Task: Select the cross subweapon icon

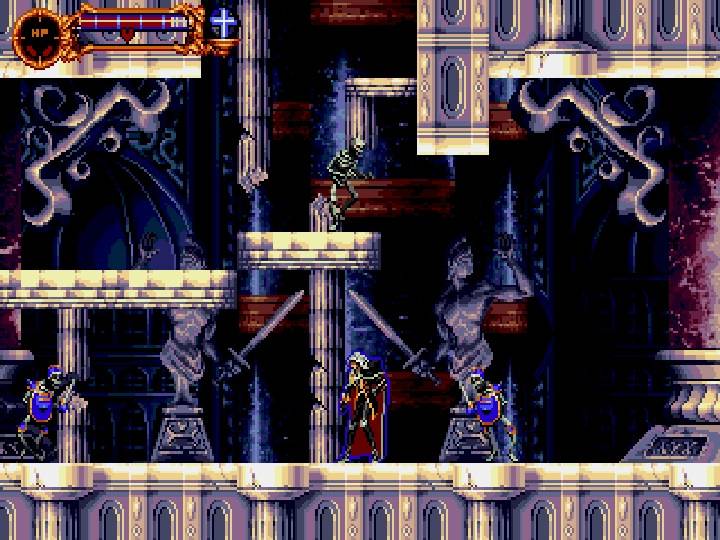Action: pyautogui.click(x=222, y=22)
